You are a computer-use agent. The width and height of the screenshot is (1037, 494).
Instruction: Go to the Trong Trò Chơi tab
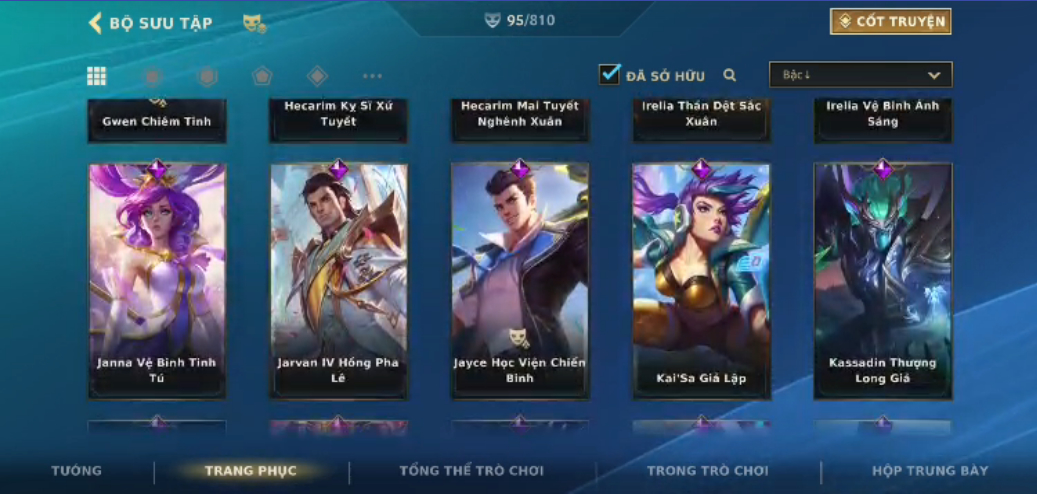pos(708,471)
